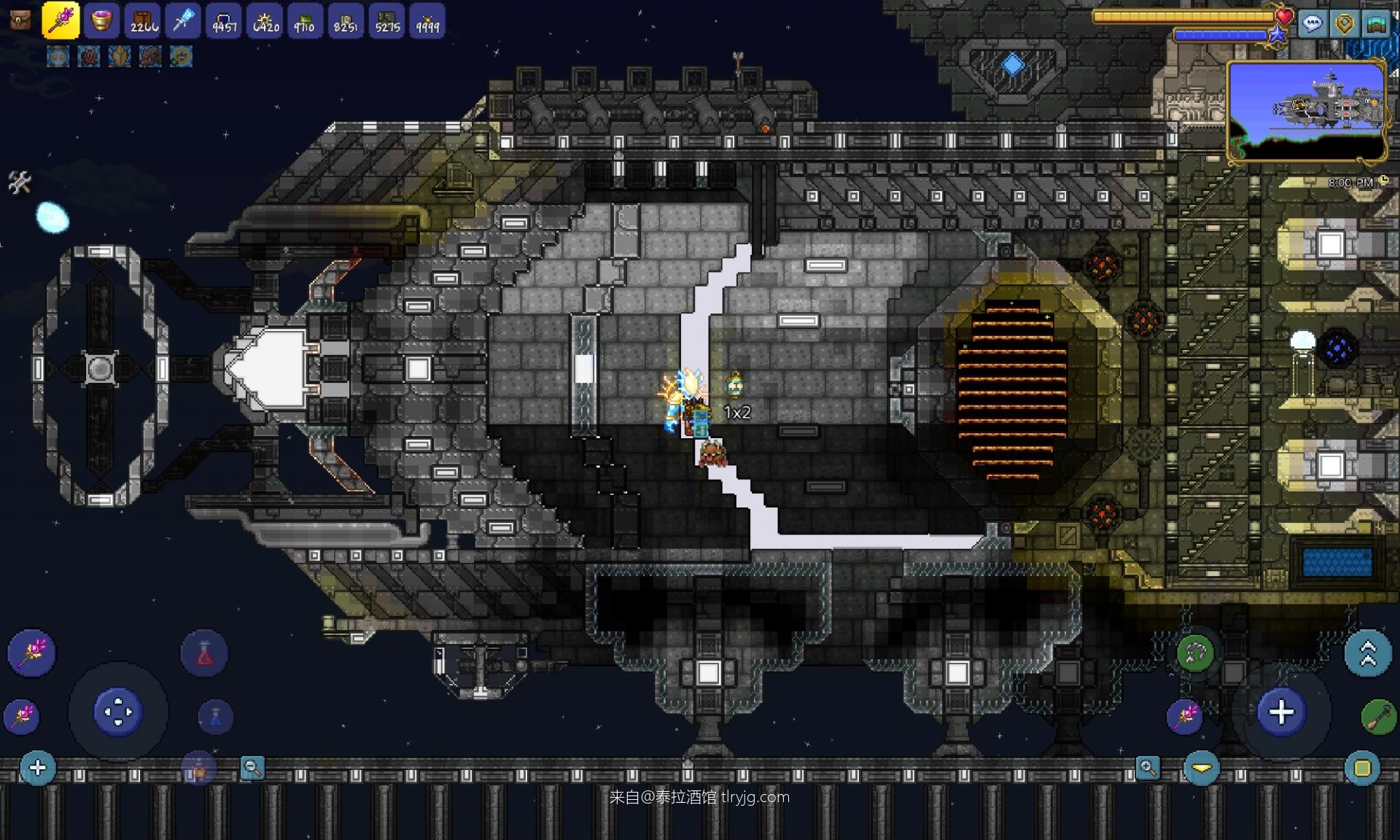Screen dimensions: 1400x840
Task: Choose the hotbar stack of 2266
Action: click(143, 20)
